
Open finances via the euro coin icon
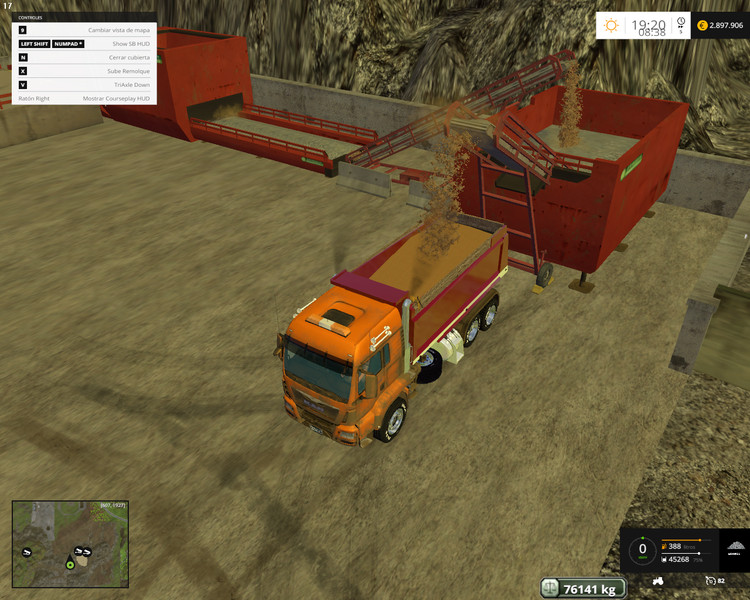coord(702,25)
